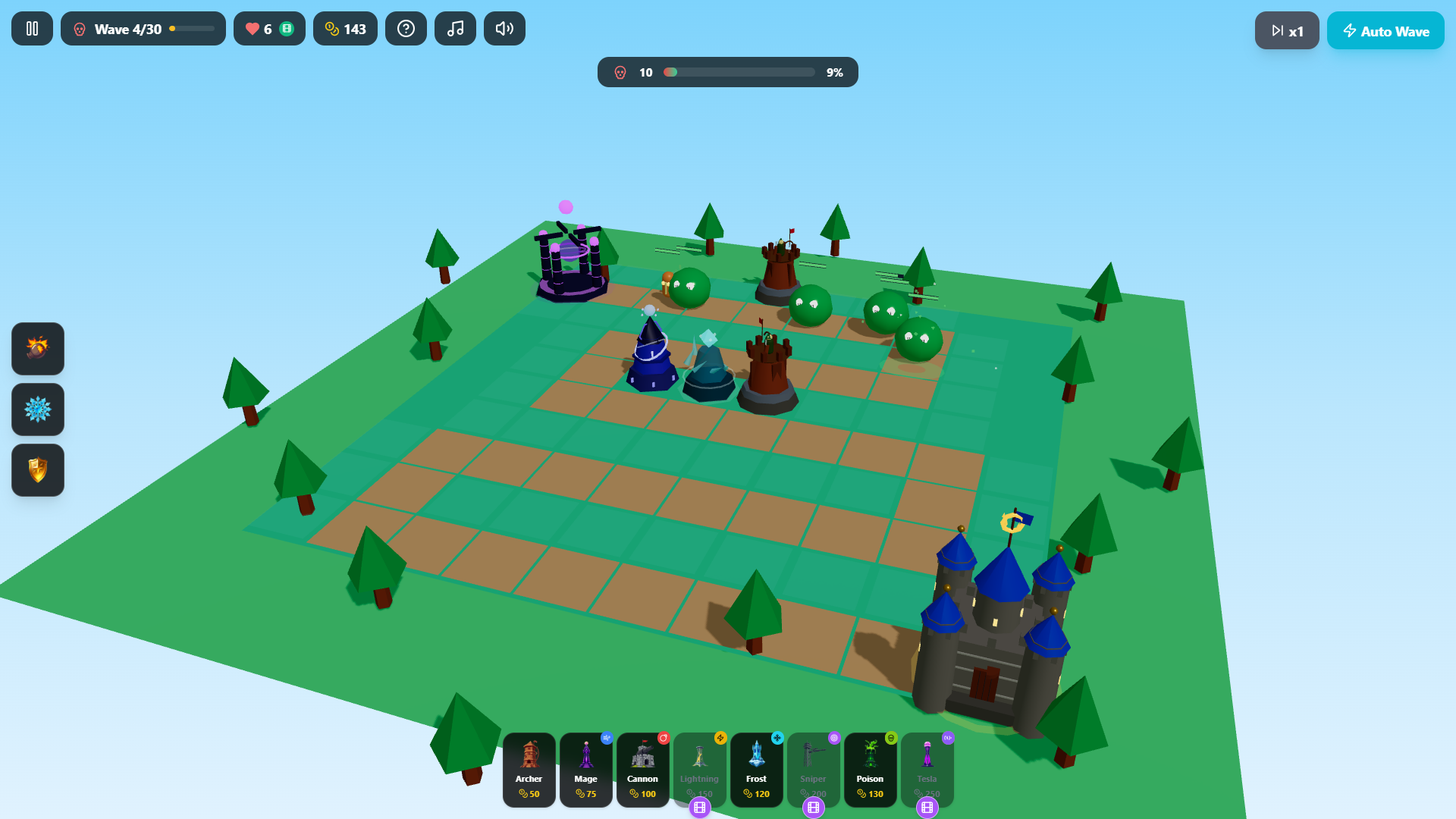Pause the game
This screenshot has width=1456, height=819.
click(32, 28)
